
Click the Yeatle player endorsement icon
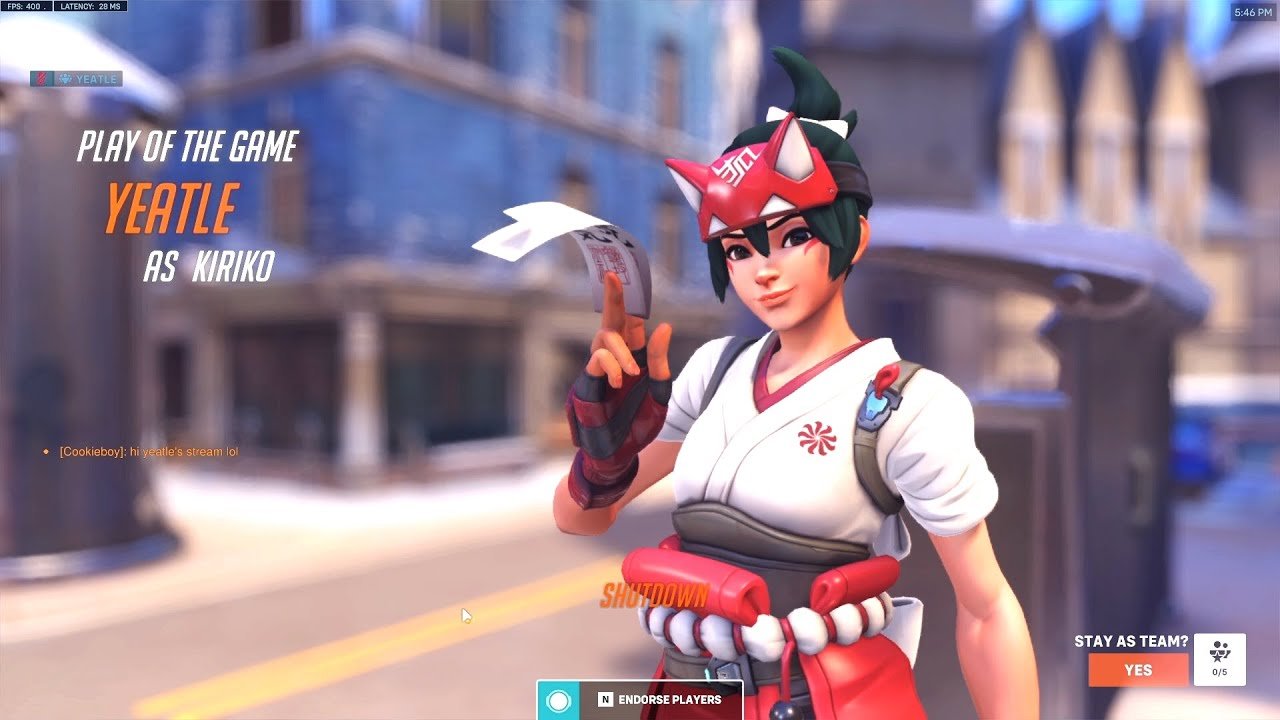pyautogui.click(x=66, y=78)
